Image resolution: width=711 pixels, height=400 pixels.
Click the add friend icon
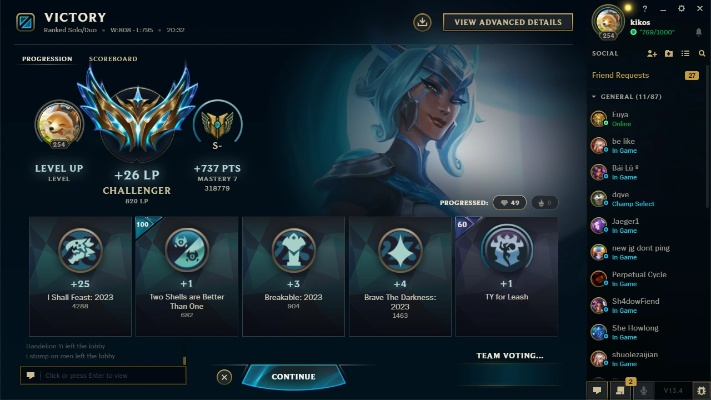click(x=652, y=53)
